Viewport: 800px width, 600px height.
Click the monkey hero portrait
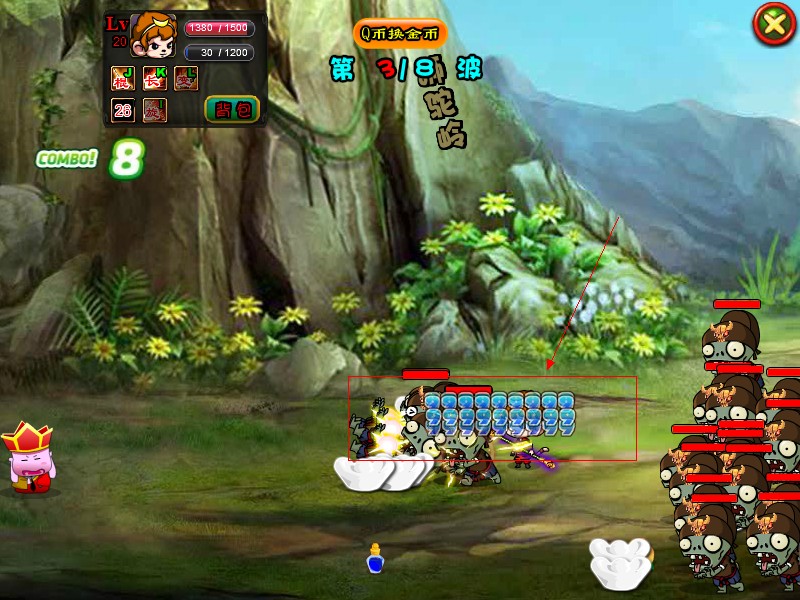coord(154,37)
